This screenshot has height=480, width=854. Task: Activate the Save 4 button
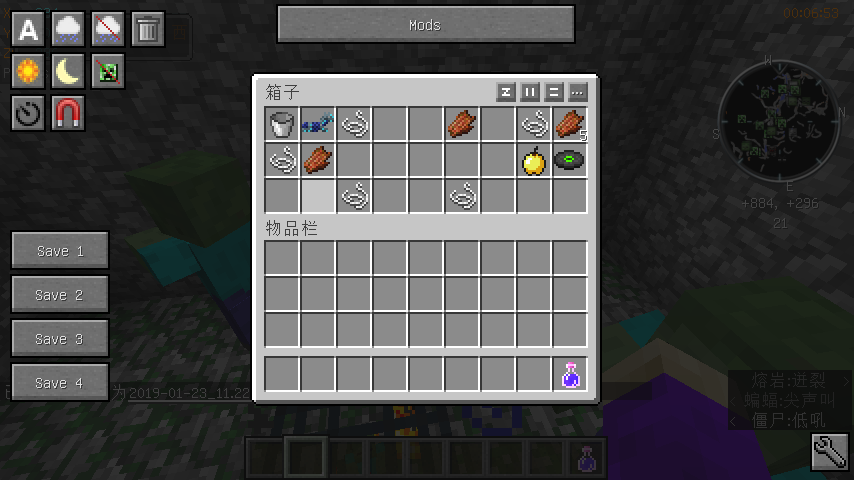(x=60, y=383)
